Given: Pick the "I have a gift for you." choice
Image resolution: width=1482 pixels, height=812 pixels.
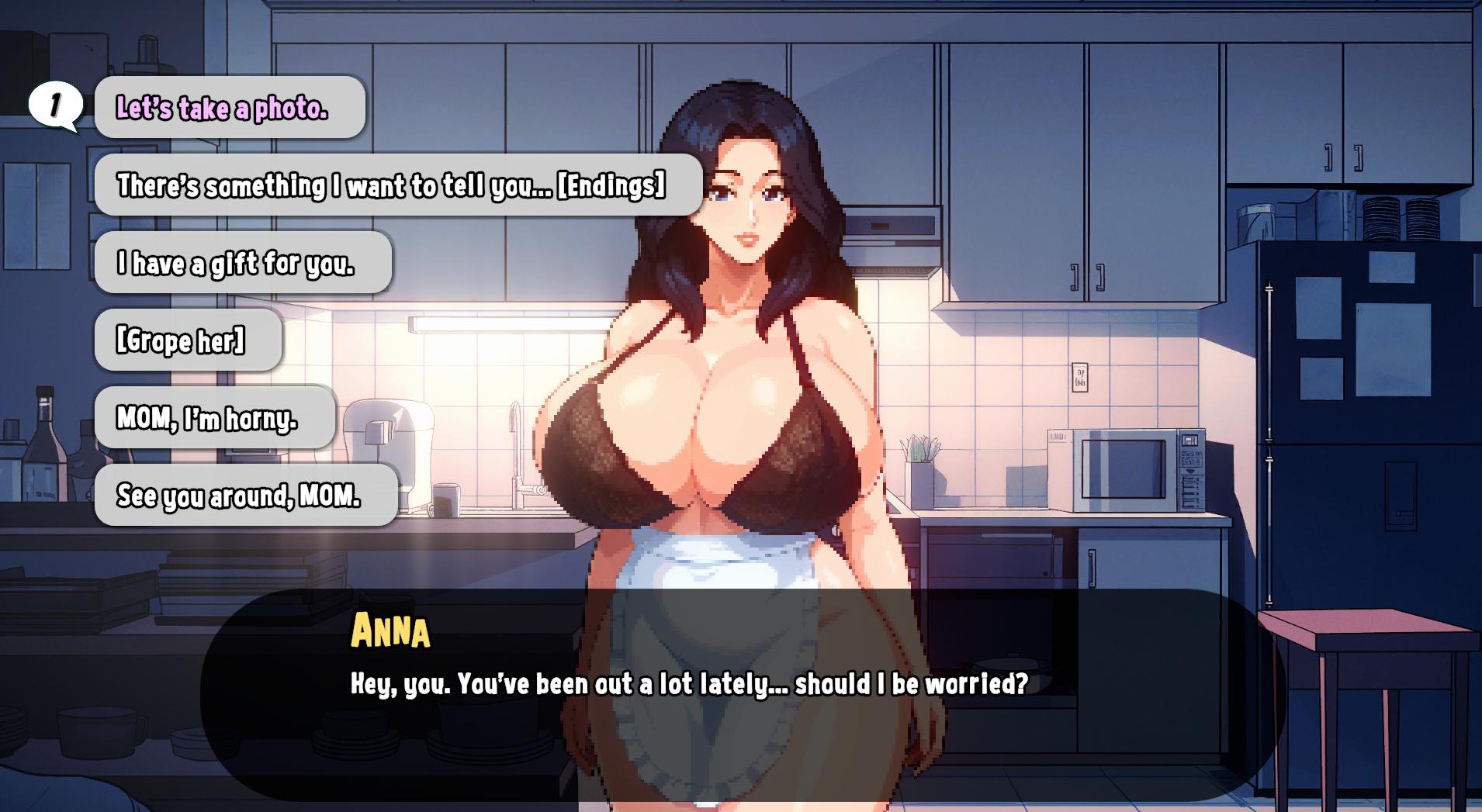Looking at the screenshot, I should tap(242, 263).
